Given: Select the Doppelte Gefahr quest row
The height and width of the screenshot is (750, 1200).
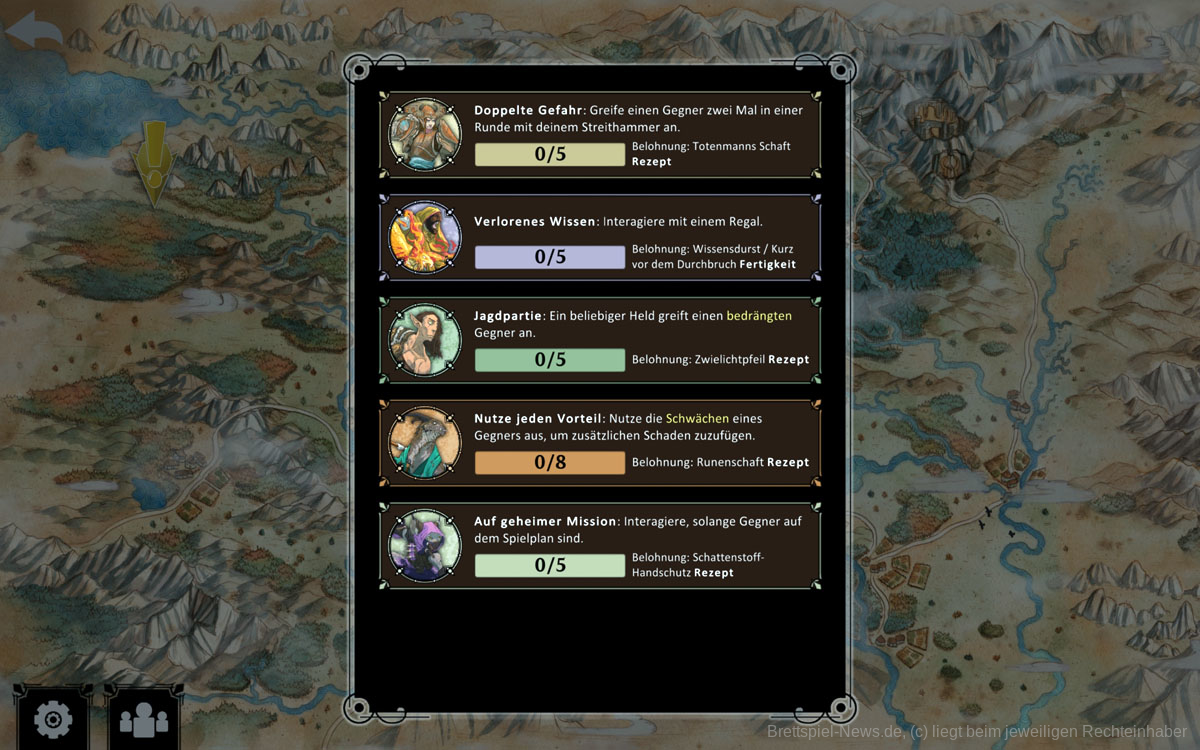Looking at the screenshot, I should [600, 135].
